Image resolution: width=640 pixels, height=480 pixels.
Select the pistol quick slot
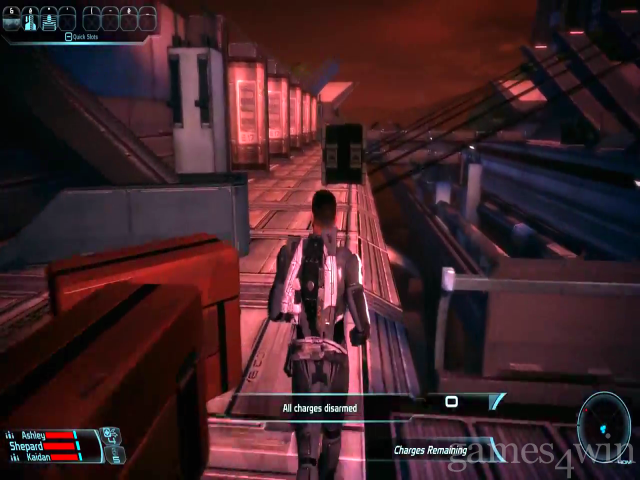[x=13, y=18]
